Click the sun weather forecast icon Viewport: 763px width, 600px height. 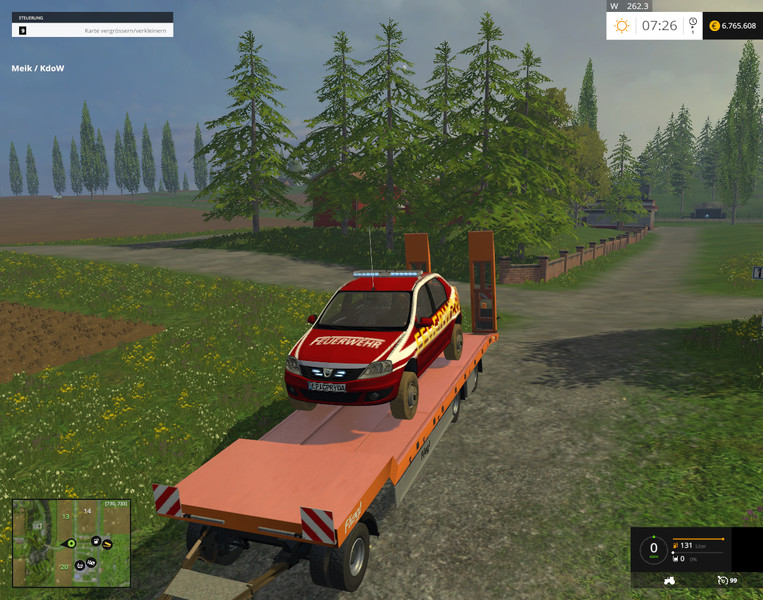[622, 25]
